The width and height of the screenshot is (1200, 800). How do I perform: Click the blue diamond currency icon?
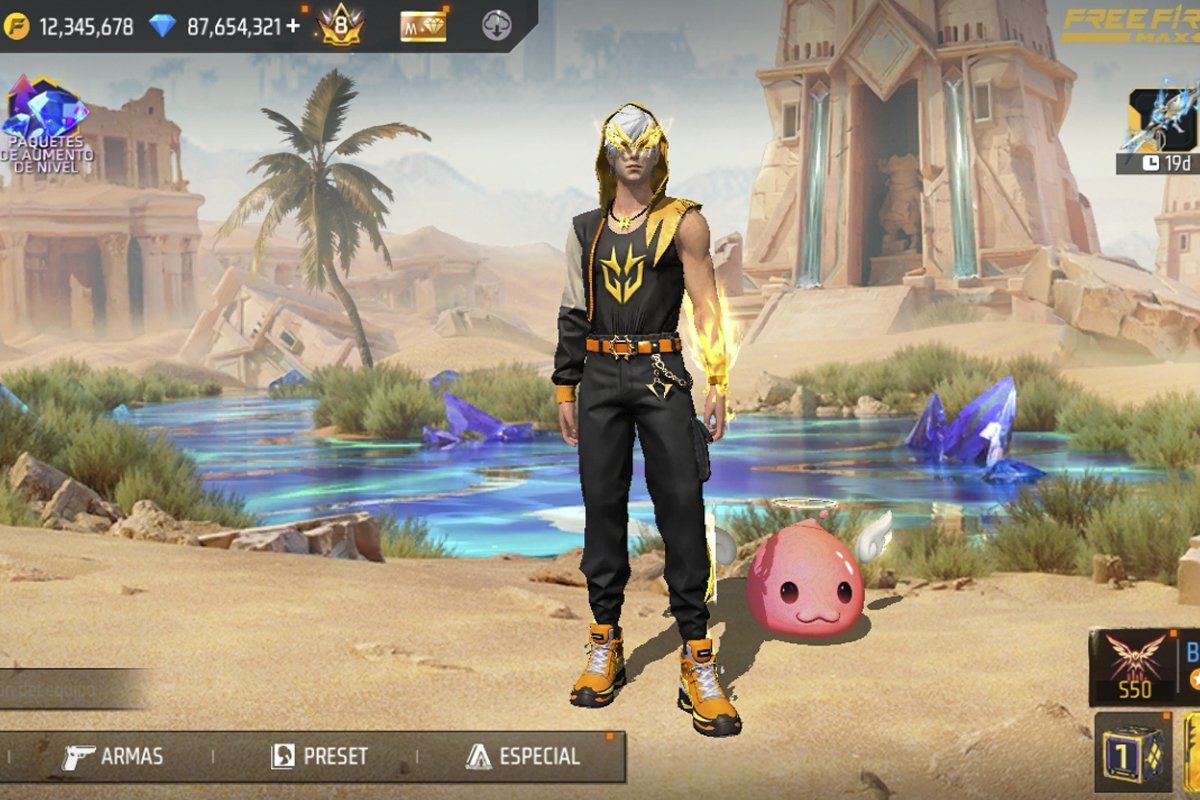pyautogui.click(x=162, y=26)
